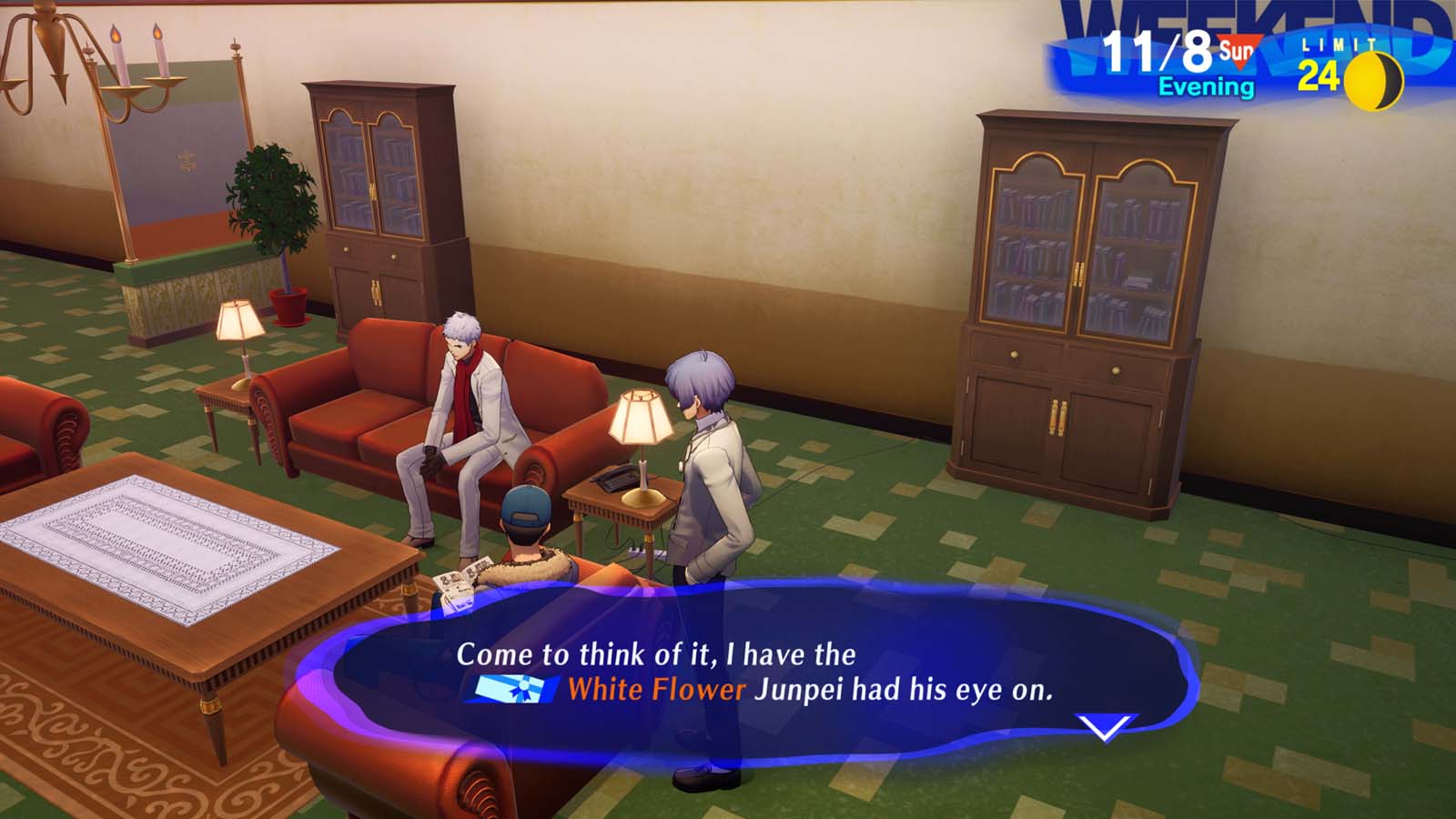Click the dialogue line 'Come to think of it'
The image size is (1456, 819).
[x=655, y=652]
